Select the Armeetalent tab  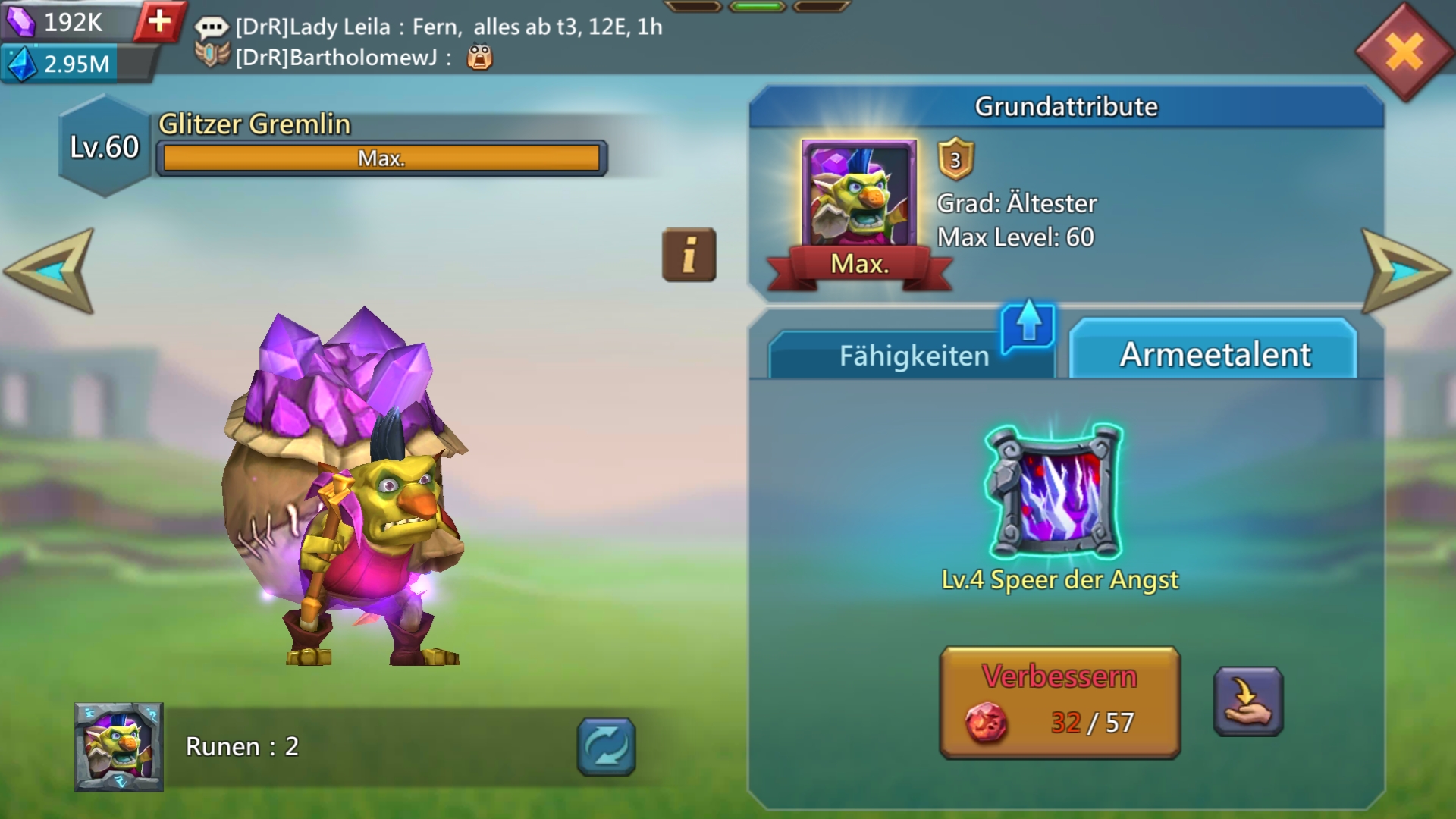click(1214, 354)
